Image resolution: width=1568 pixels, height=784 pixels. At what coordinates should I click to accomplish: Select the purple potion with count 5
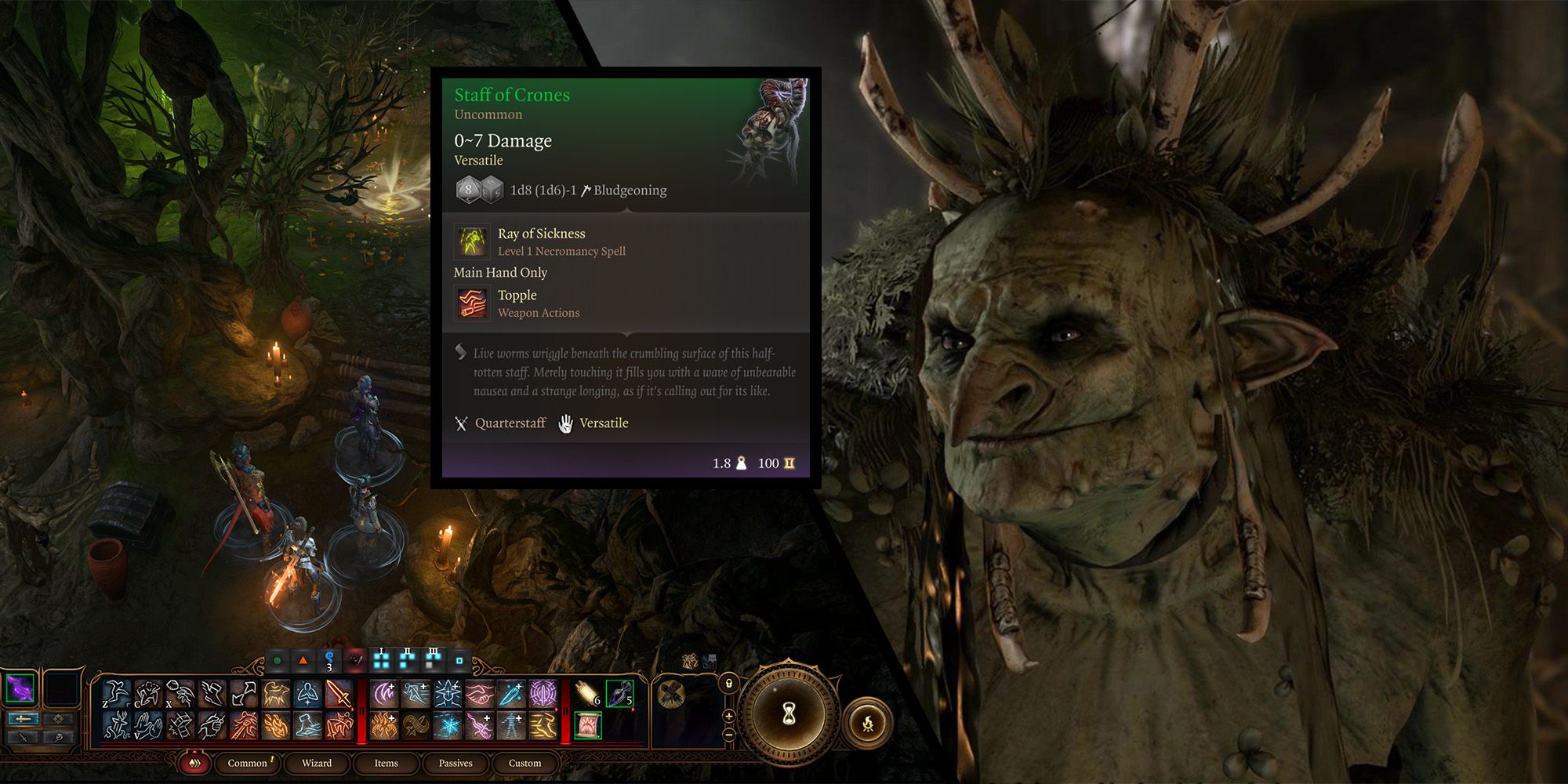click(619, 694)
